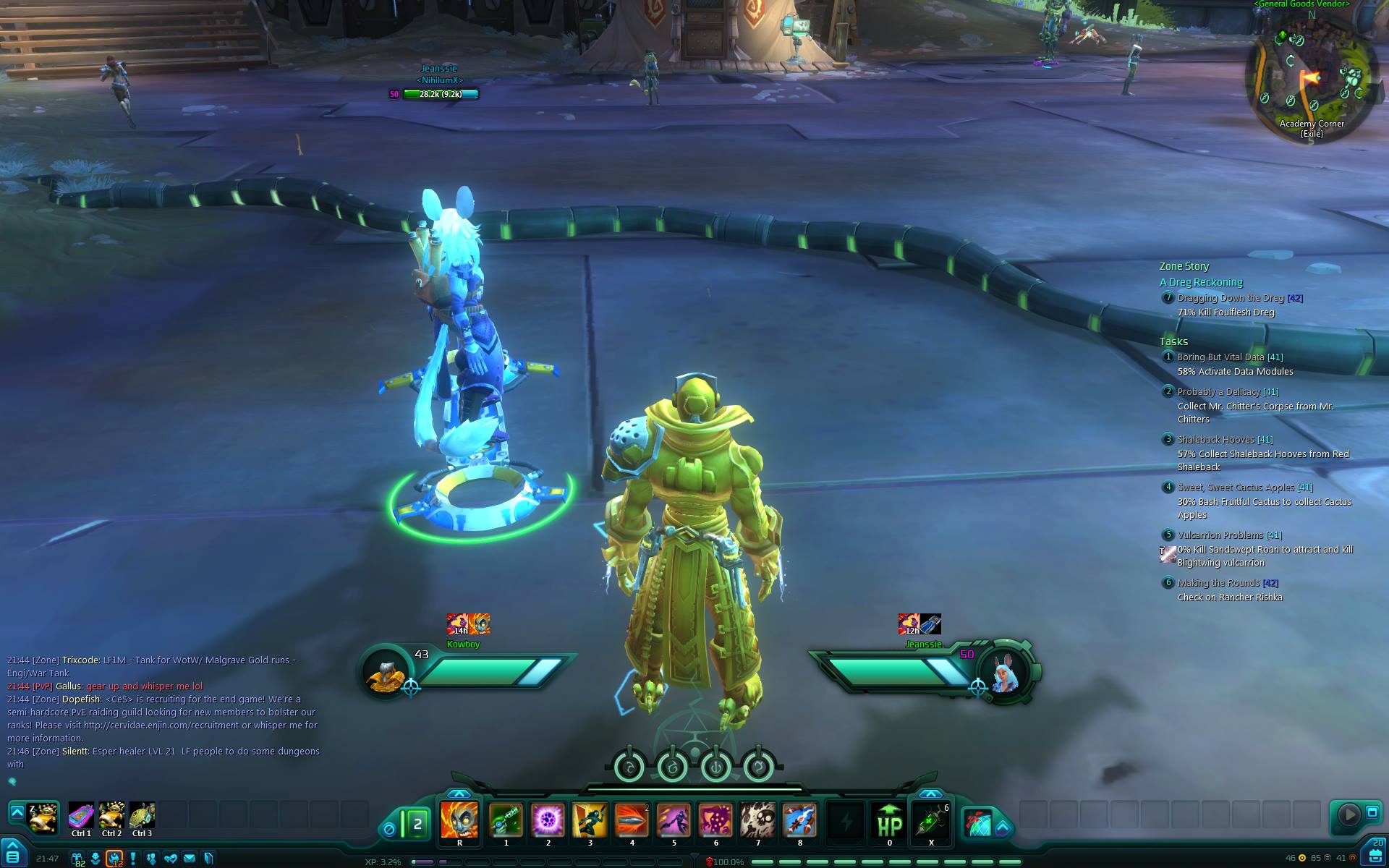1389x868 pixels.
Task: Use the missile barrage ability in slot 8
Action: (x=799, y=820)
